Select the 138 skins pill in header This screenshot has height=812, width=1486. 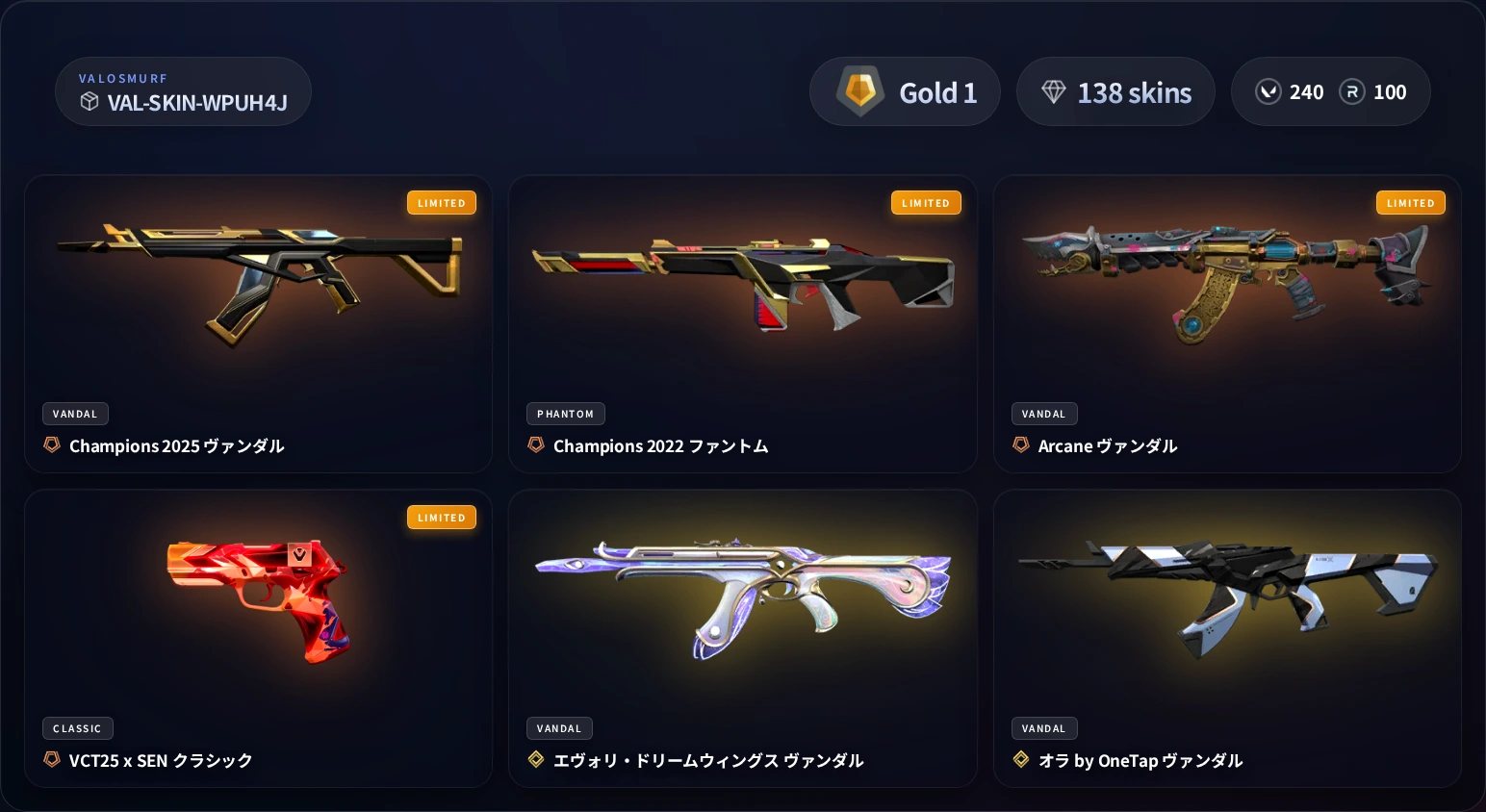point(1115,91)
